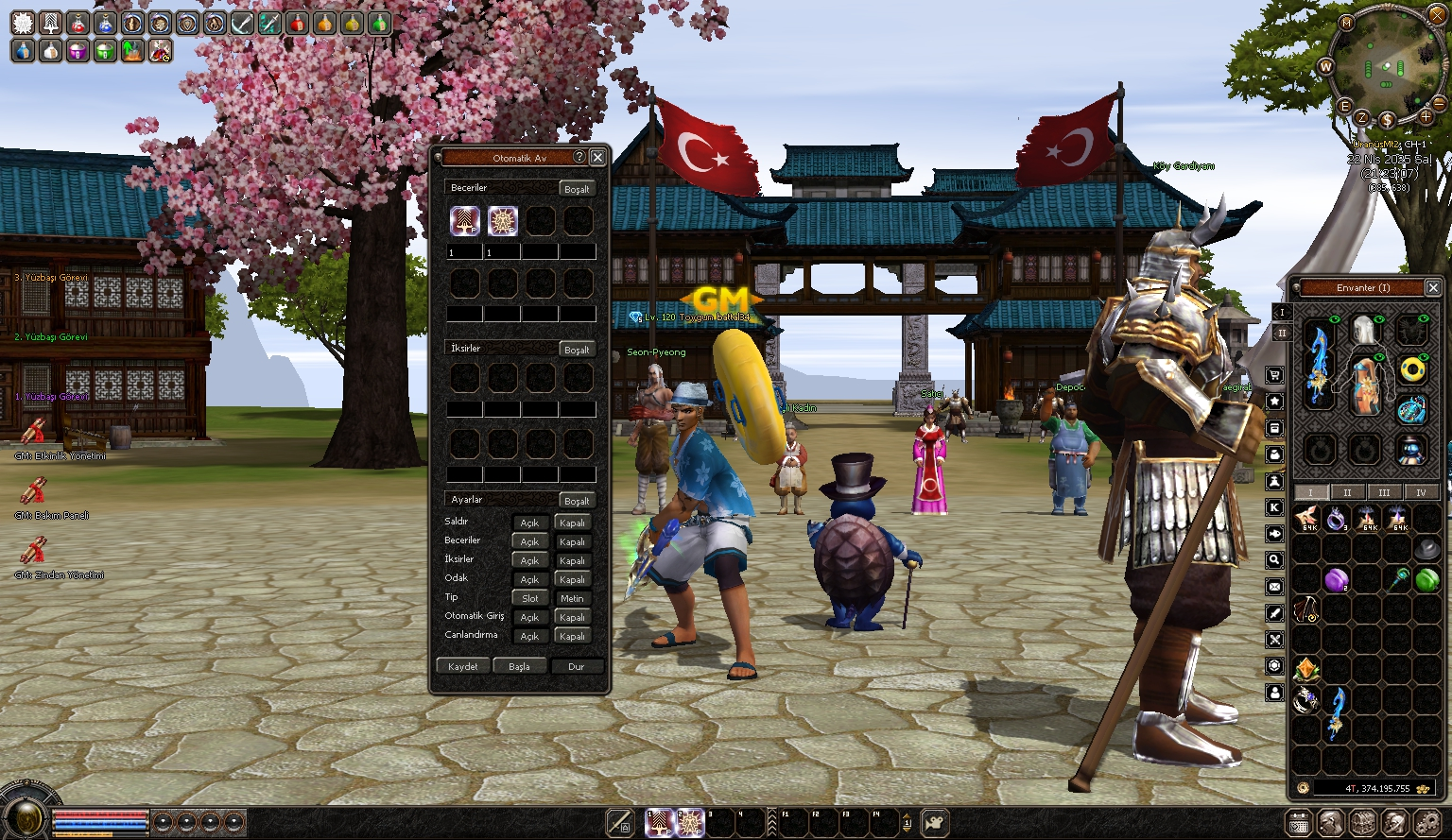The image size is (1452, 840).
Task: Close the Otomatik Av window
Action: [597, 158]
